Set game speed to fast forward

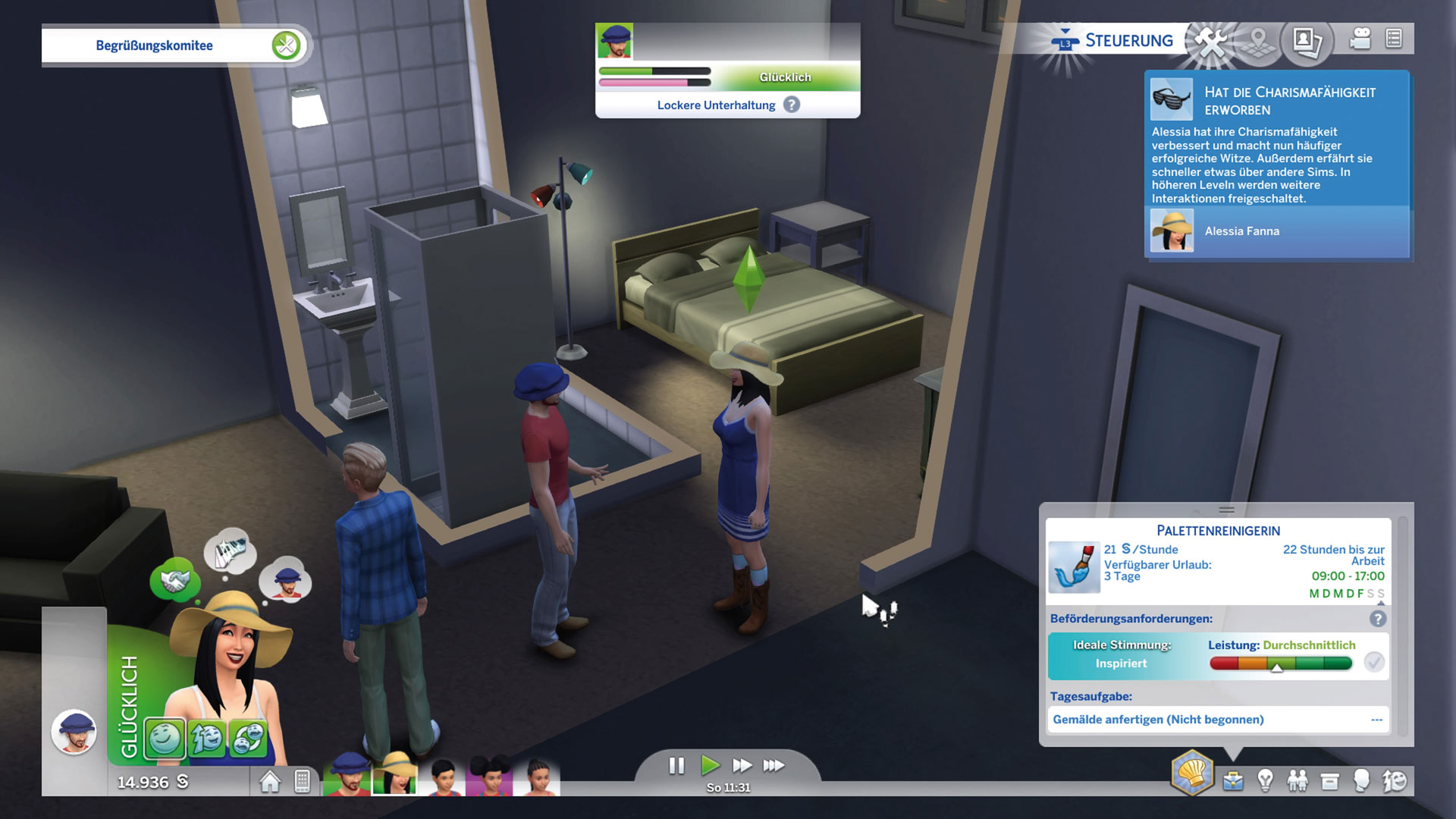click(742, 766)
